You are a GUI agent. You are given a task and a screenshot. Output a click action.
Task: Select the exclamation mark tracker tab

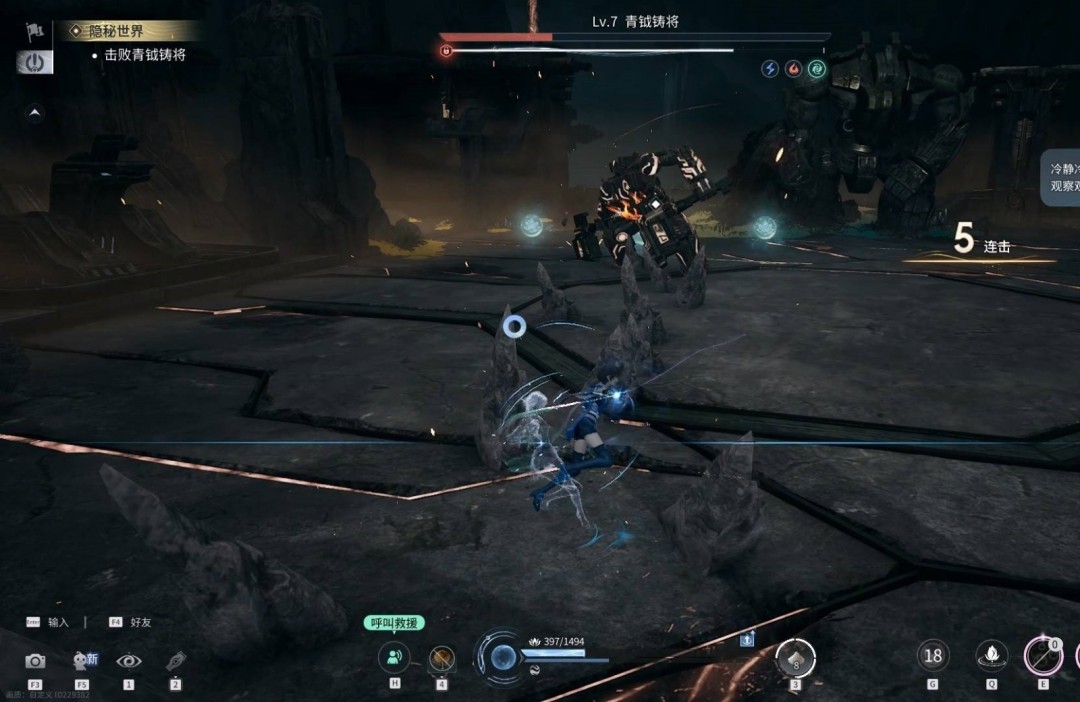coord(35,61)
